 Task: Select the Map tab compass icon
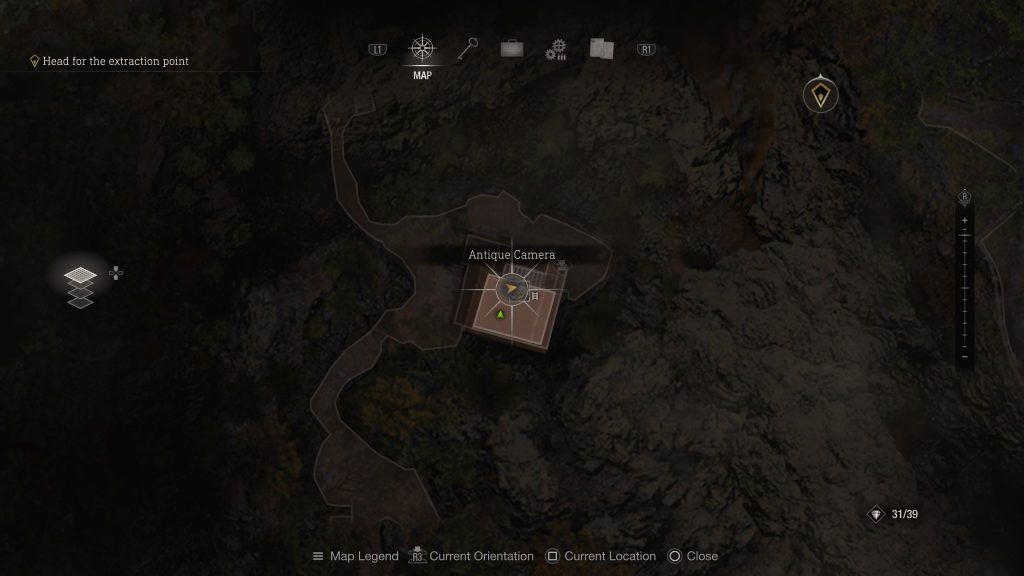point(422,49)
